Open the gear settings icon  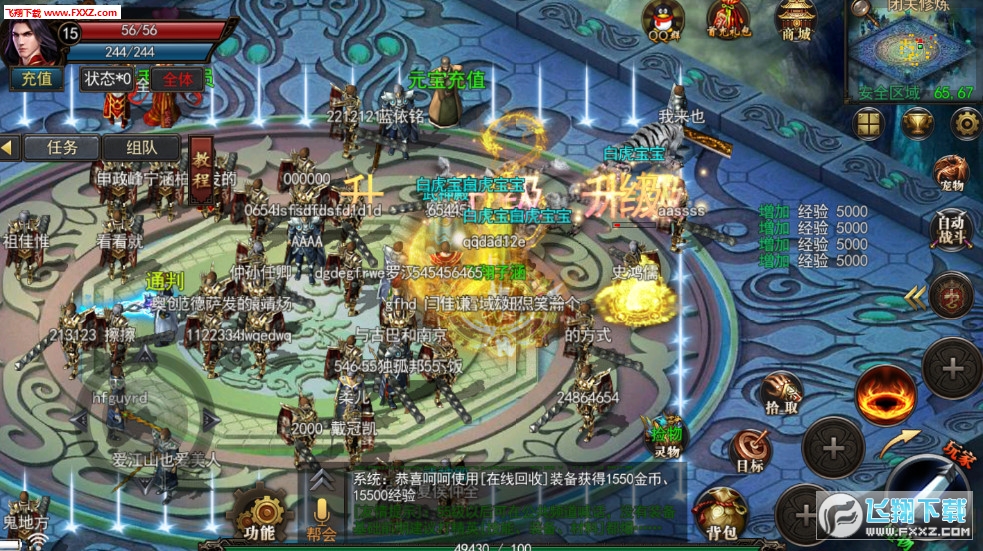coord(965,122)
